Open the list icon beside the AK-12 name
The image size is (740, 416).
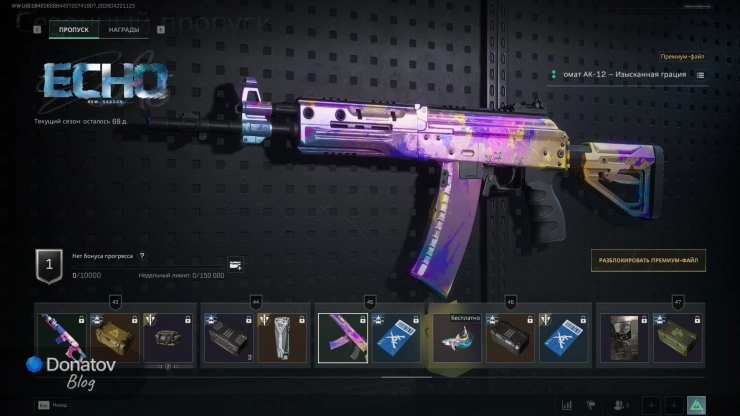pos(700,75)
